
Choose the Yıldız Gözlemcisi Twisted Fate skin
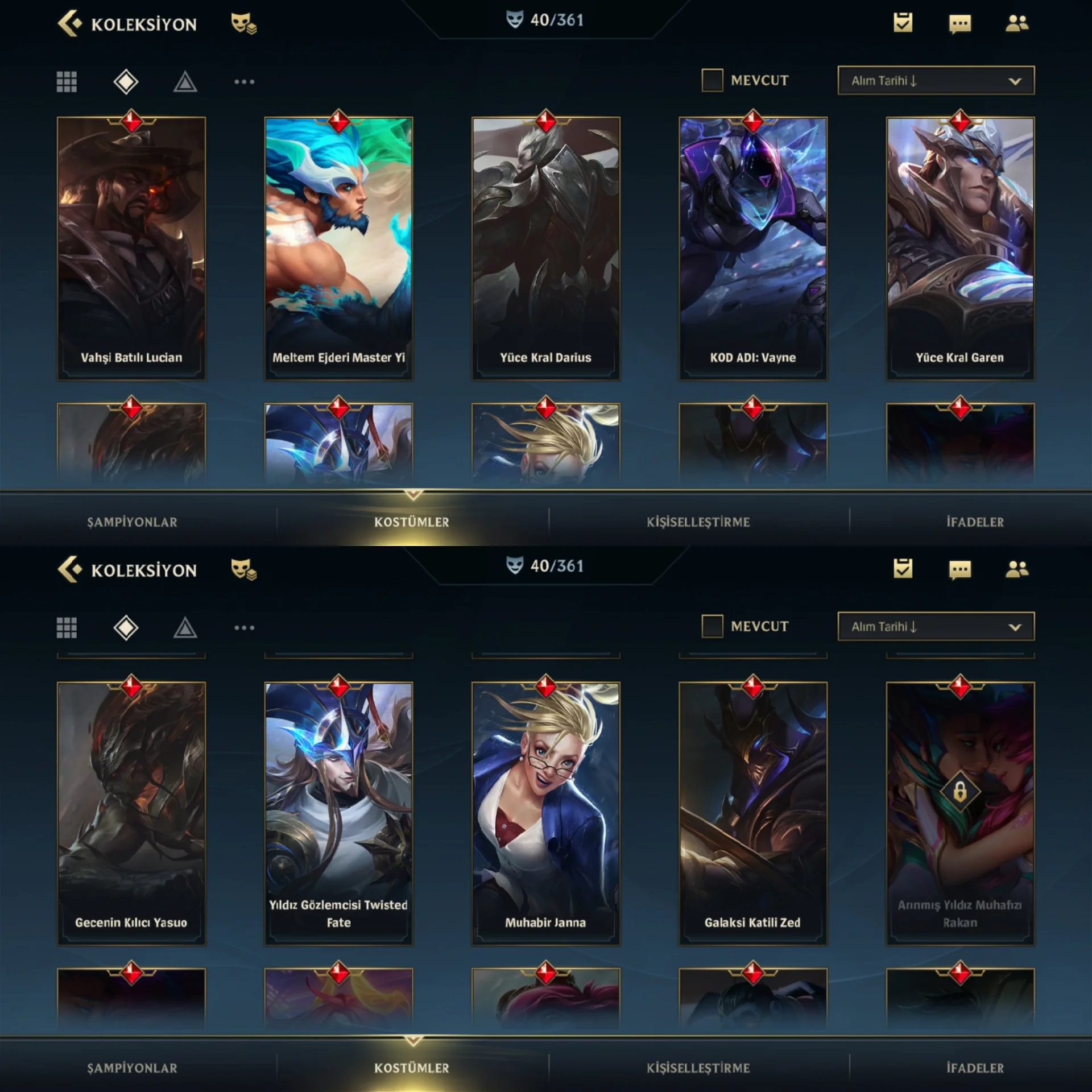pos(338,813)
